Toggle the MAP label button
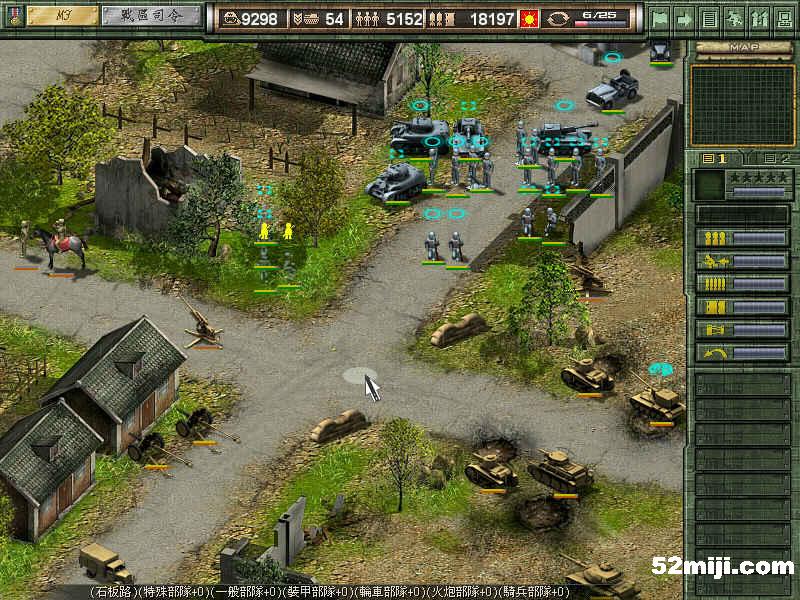Screen dimensions: 800x600 click(743, 47)
